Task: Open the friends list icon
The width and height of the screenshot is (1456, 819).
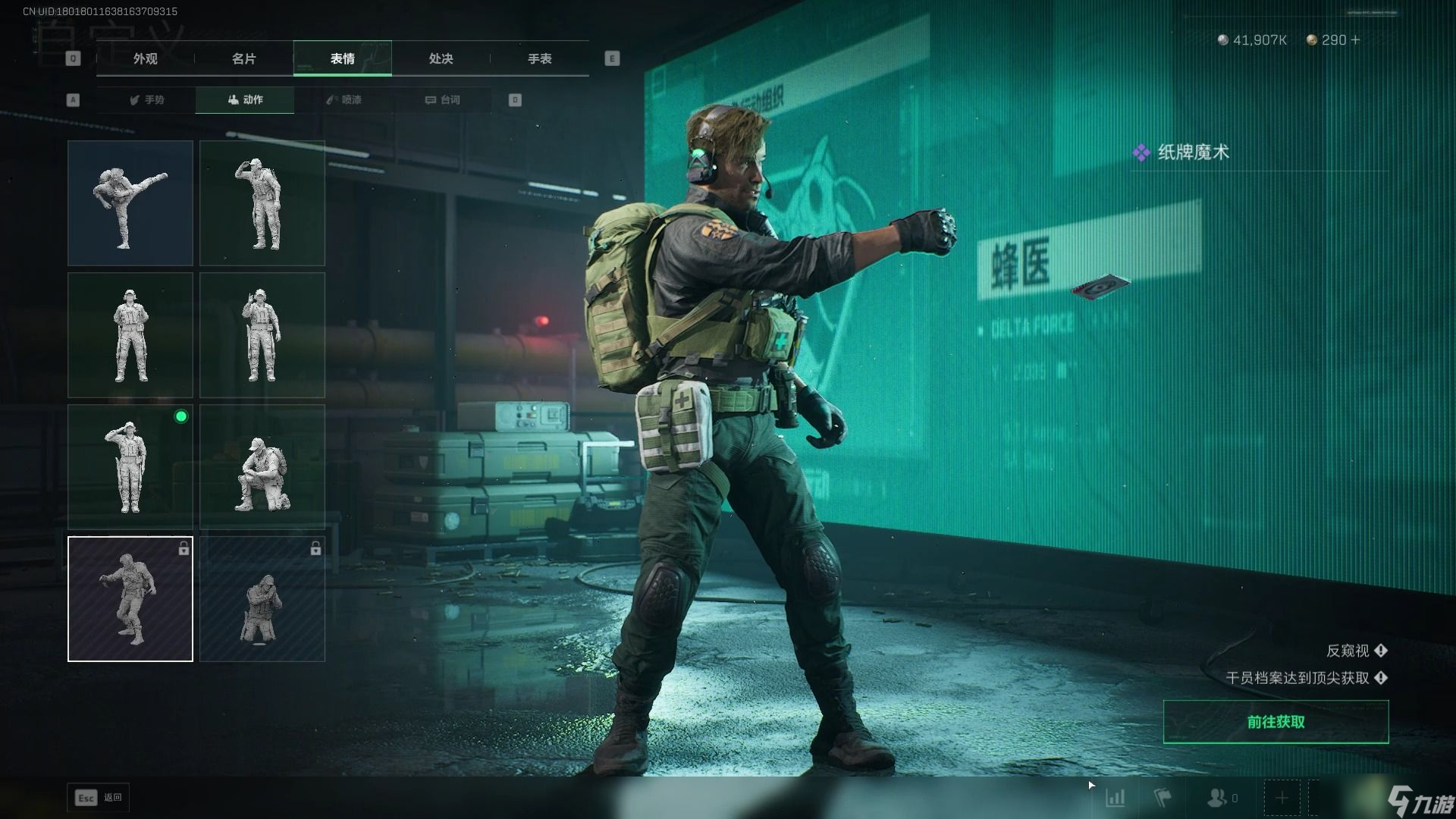Action: [1217, 798]
